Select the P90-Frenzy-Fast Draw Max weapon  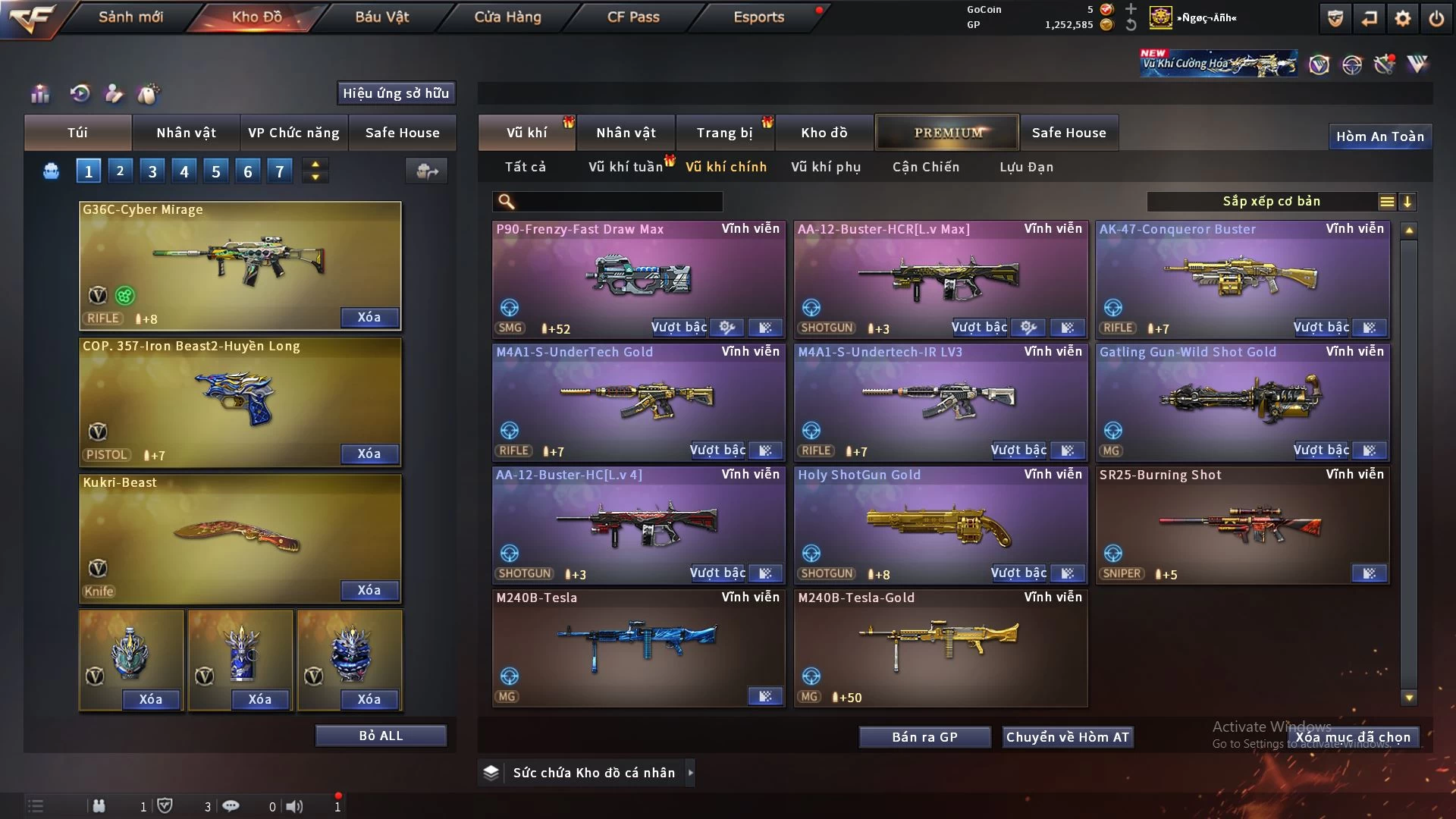point(638,277)
